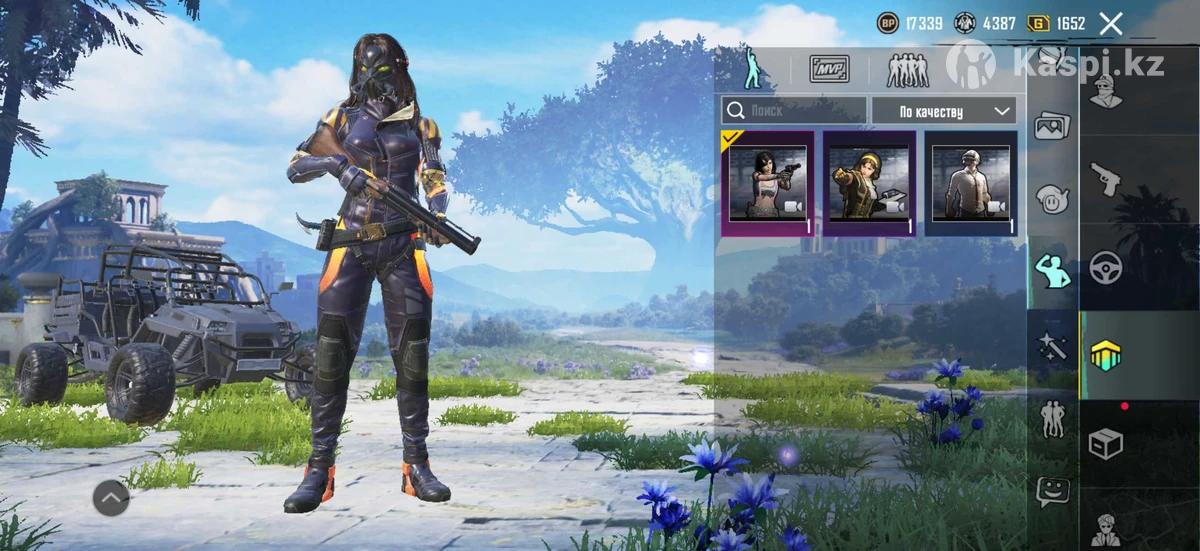Switch to the MVP emotes tab
The image size is (1200, 551).
click(x=829, y=69)
